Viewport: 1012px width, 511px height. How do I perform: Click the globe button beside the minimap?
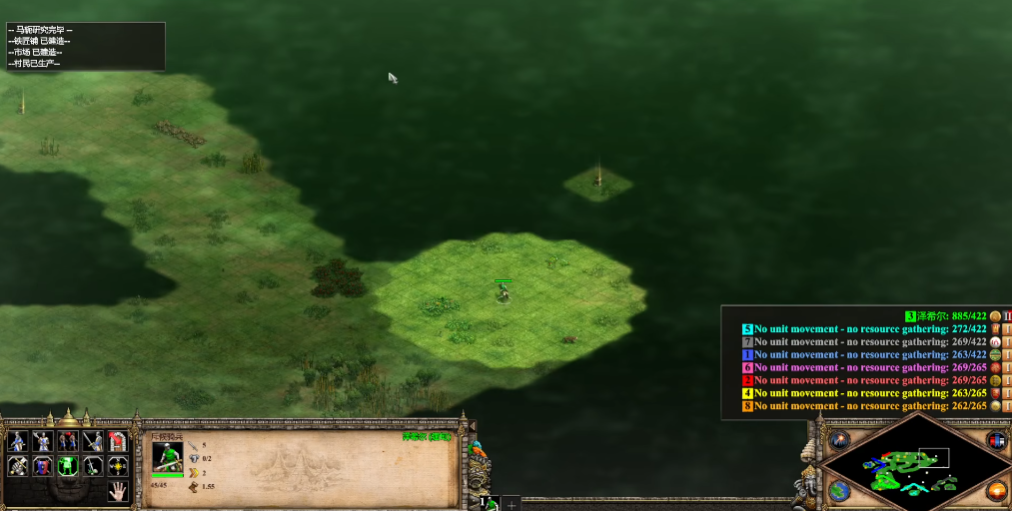(839, 491)
